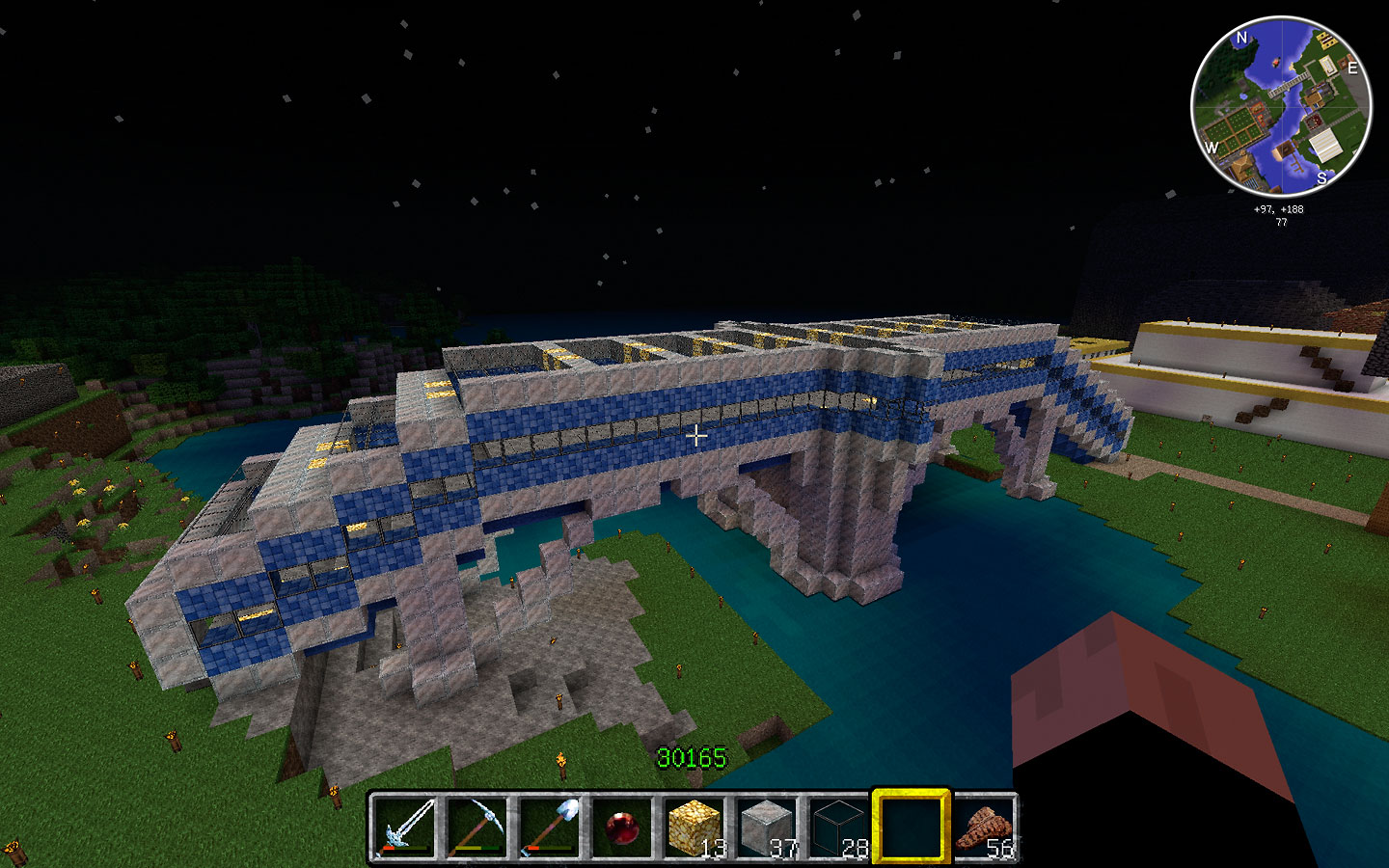Click the circular minimap
Screen dimensions: 1389x868
point(1281,106)
